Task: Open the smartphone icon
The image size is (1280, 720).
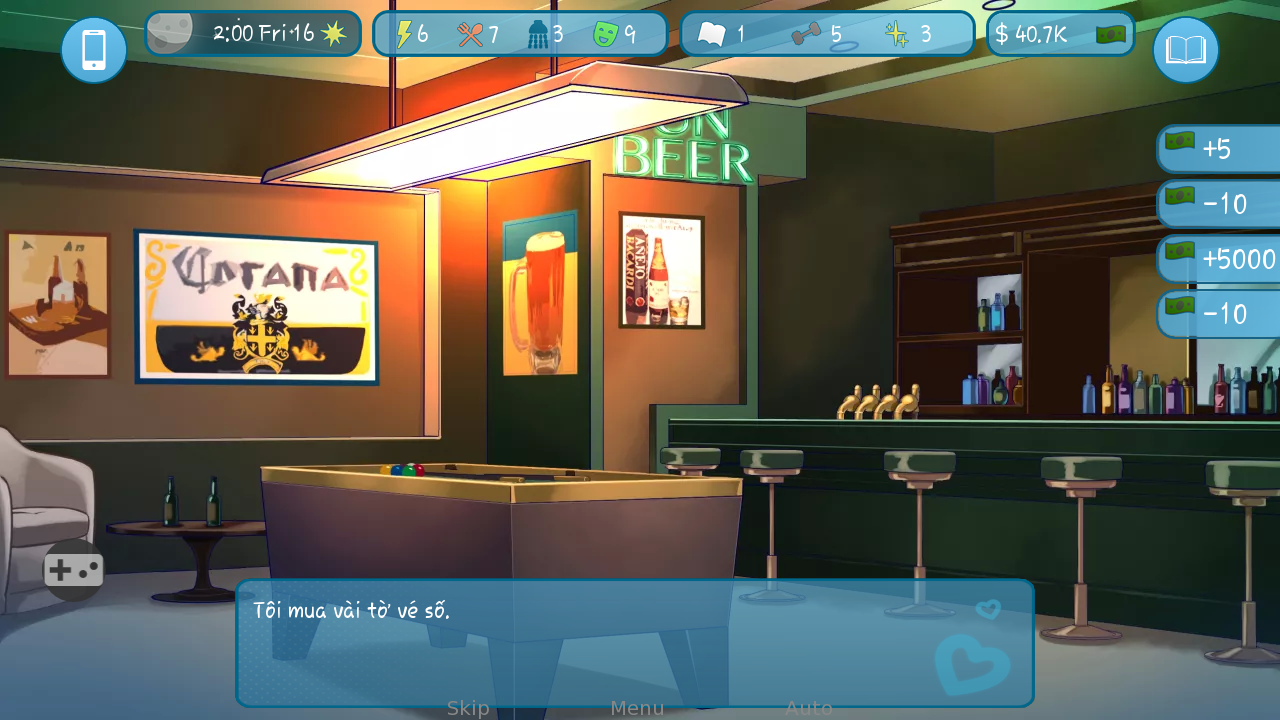Action: [94, 50]
